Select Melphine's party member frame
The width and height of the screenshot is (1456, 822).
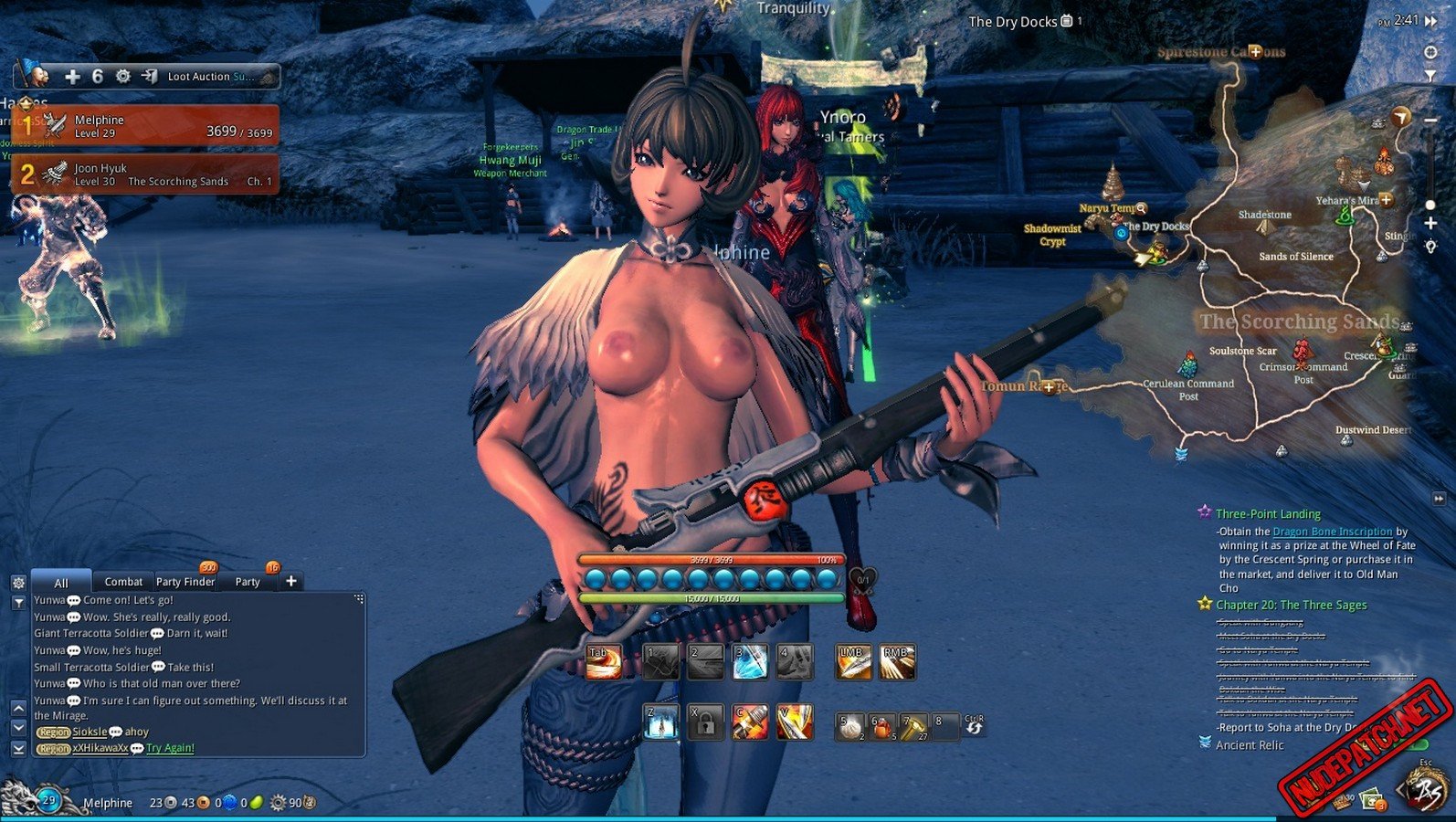(146, 126)
